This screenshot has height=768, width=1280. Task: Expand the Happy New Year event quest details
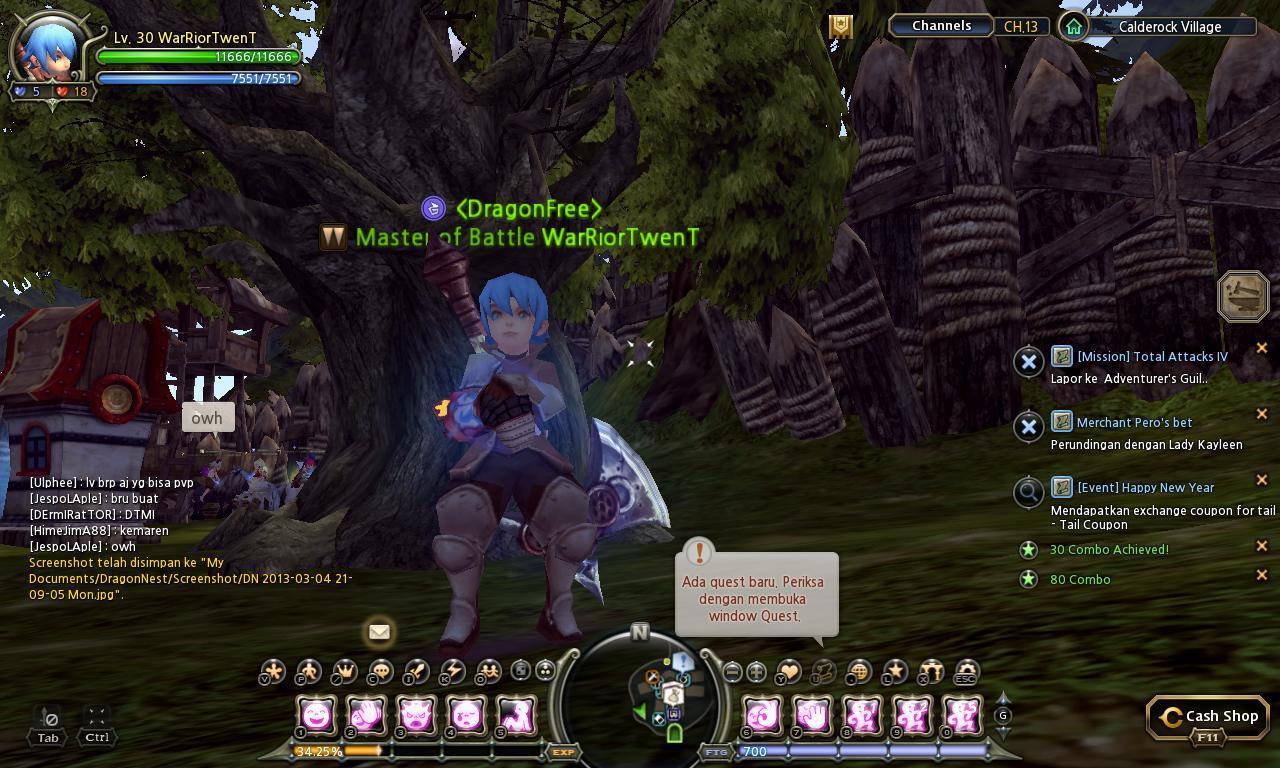(x=1146, y=487)
